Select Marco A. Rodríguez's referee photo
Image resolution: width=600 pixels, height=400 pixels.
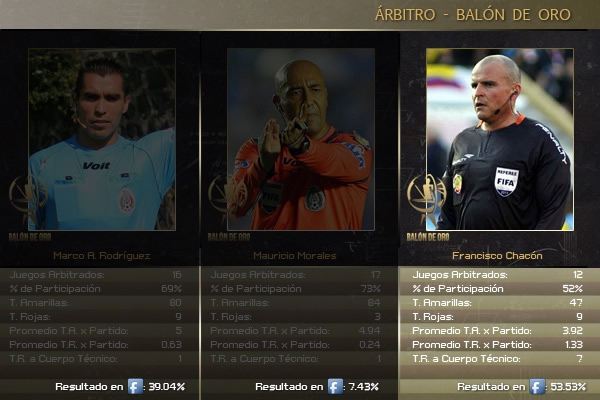click(x=102, y=140)
